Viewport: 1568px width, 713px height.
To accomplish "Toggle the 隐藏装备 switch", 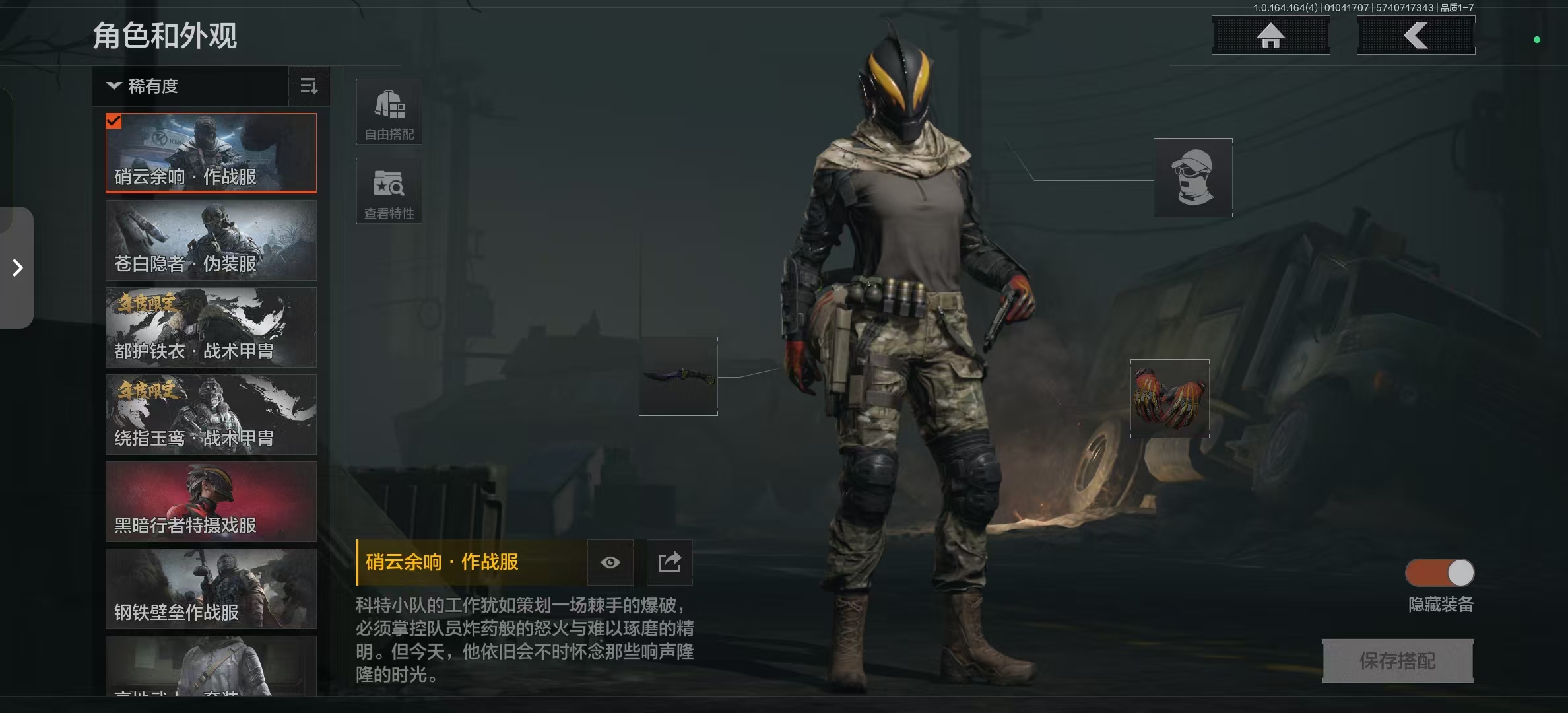I will [1439, 573].
